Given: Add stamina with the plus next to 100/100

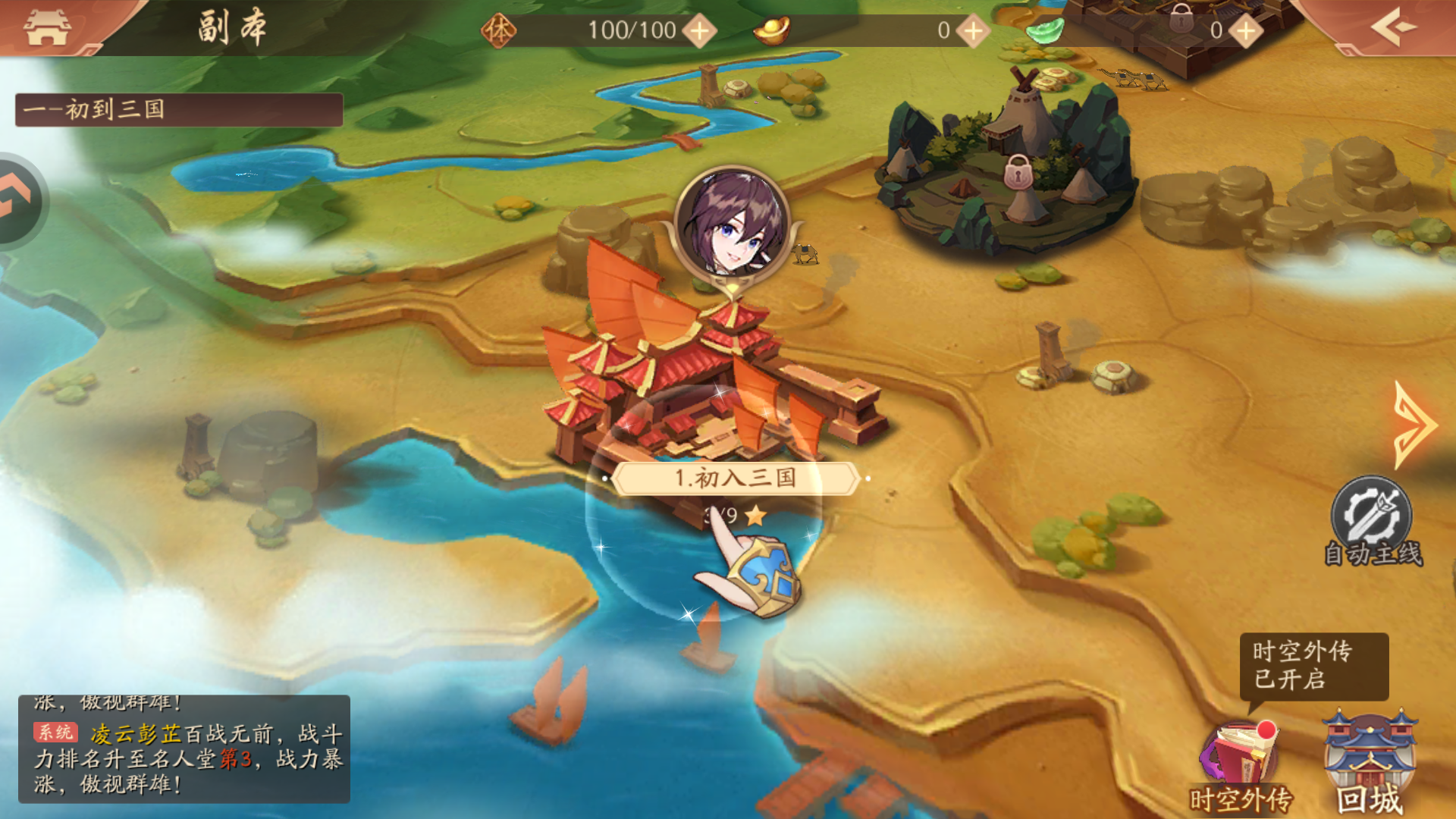Looking at the screenshot, I should pyautogui.click(x=699, y=31).
